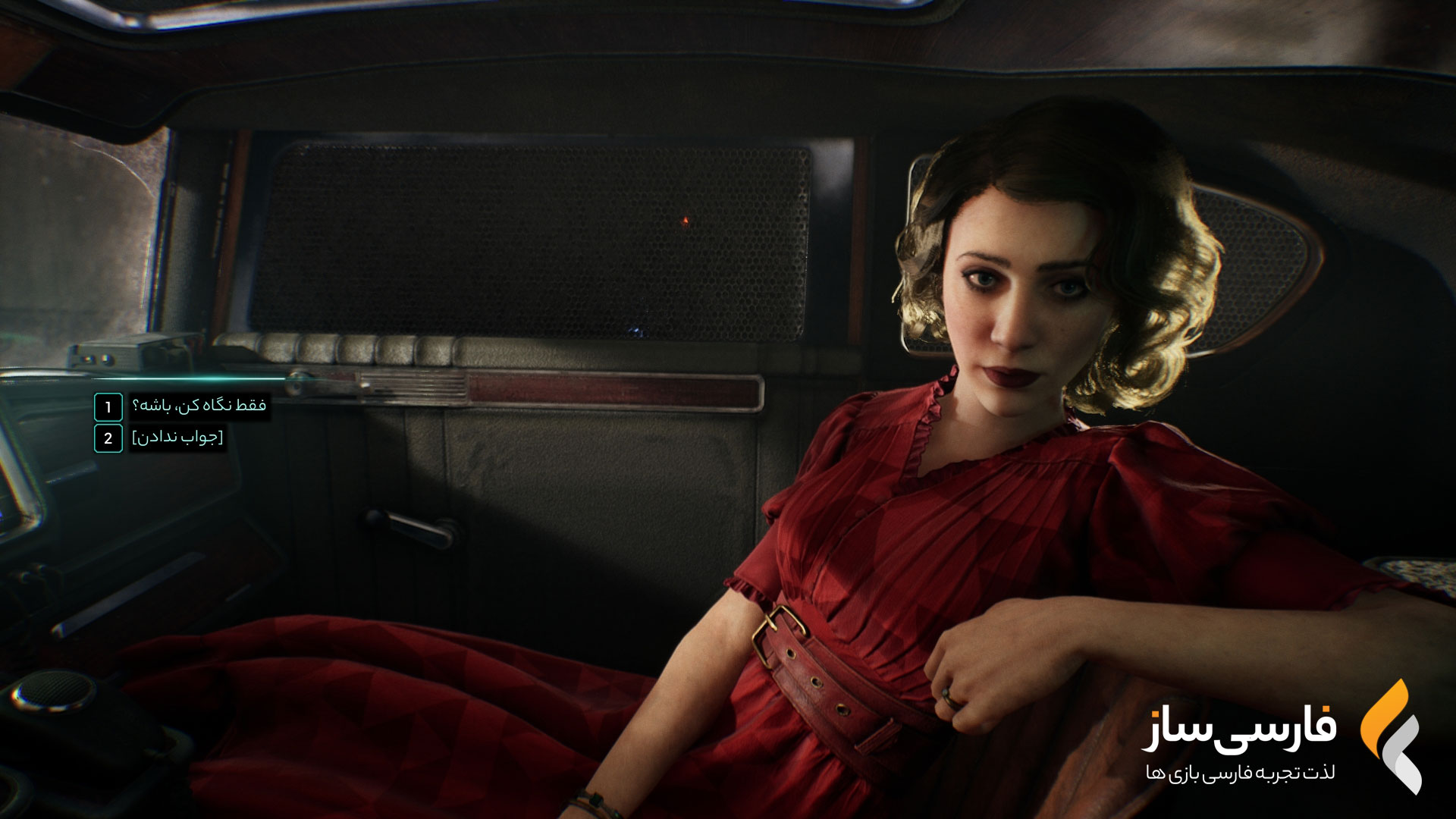The width and height of the screenshot is (1456, 819).
Task: Choose the reply "فقط نگاه کن، باشه؟"
Action: click(199, 406)
